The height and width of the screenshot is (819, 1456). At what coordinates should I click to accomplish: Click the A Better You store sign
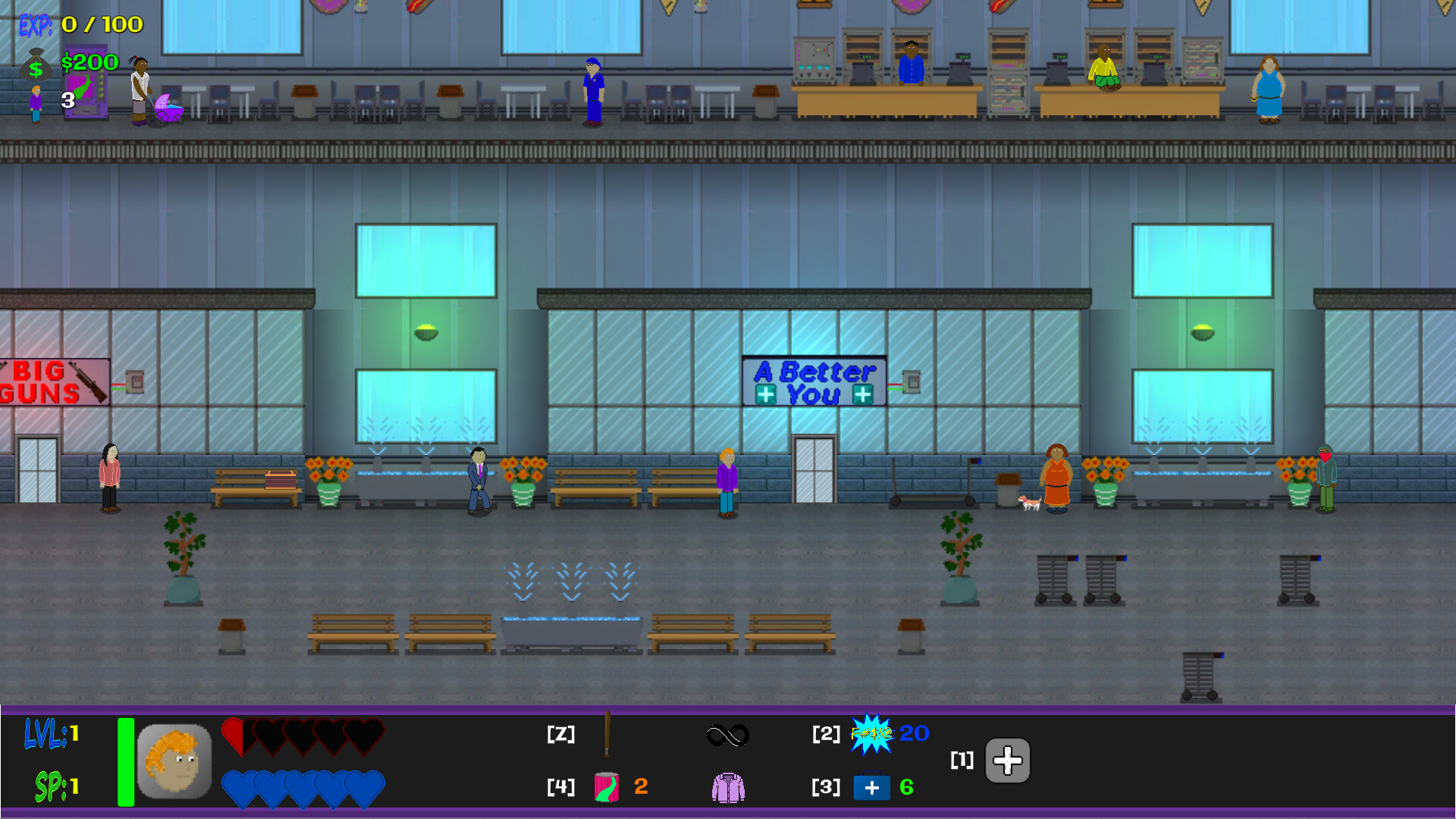point(813,379)
